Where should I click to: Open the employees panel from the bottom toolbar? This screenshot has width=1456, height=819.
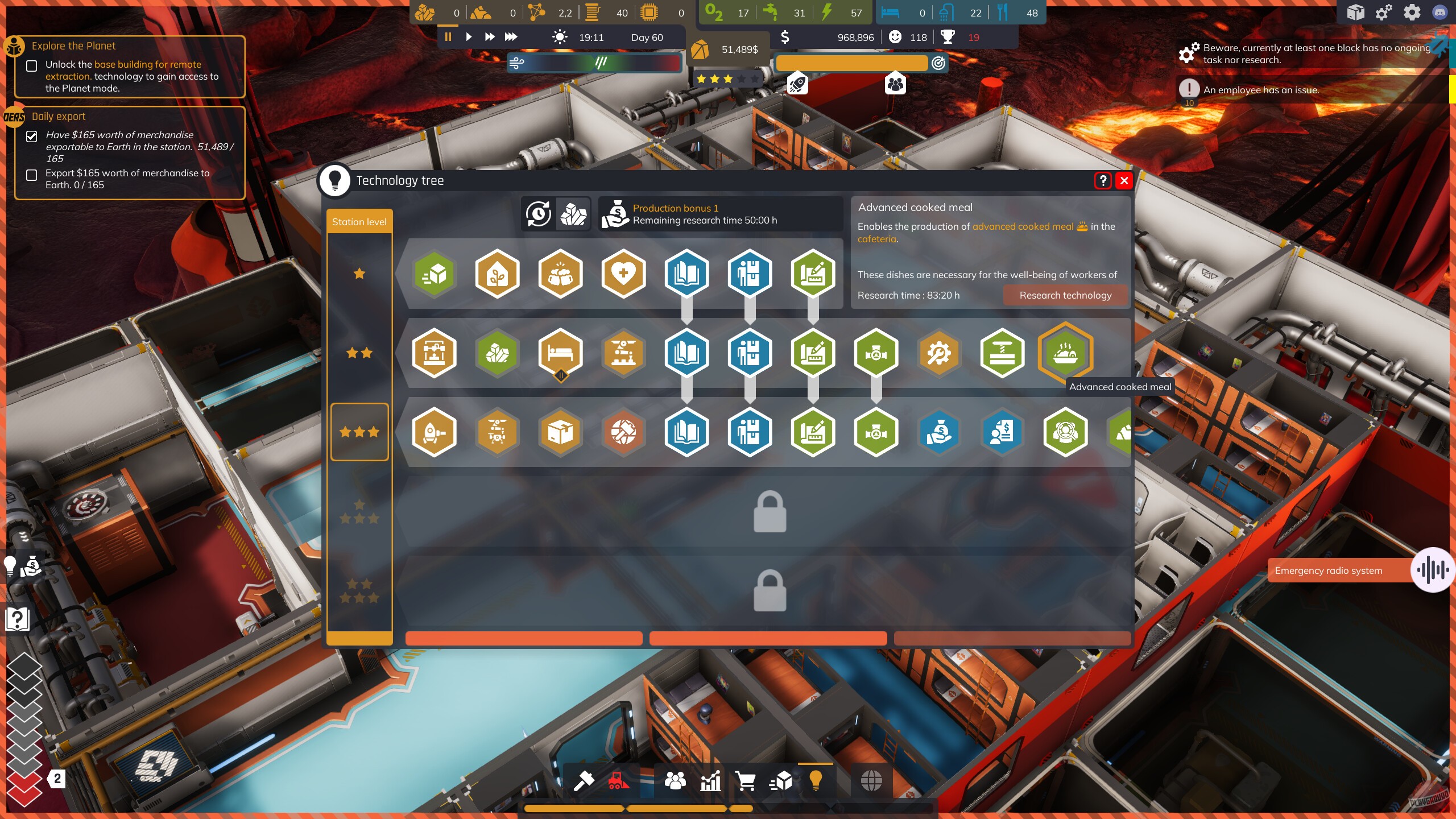[676, 780]
